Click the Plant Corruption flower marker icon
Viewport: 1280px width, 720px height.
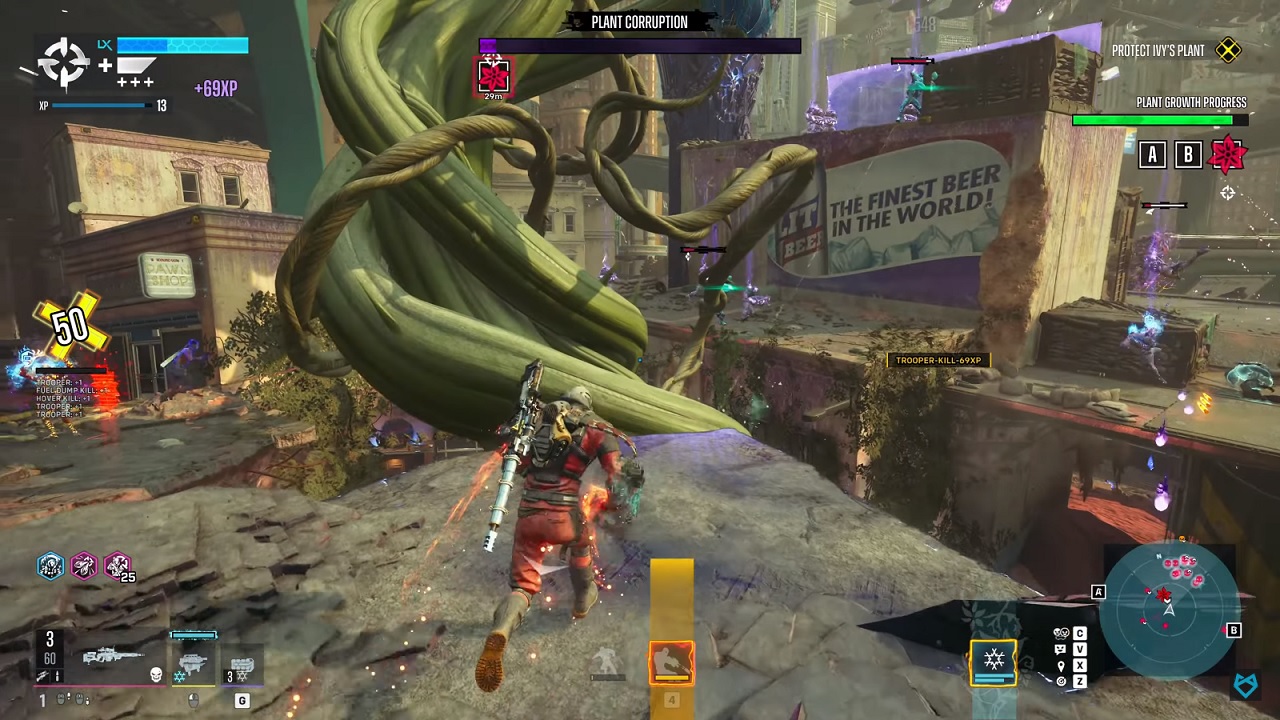click(493, 75)
